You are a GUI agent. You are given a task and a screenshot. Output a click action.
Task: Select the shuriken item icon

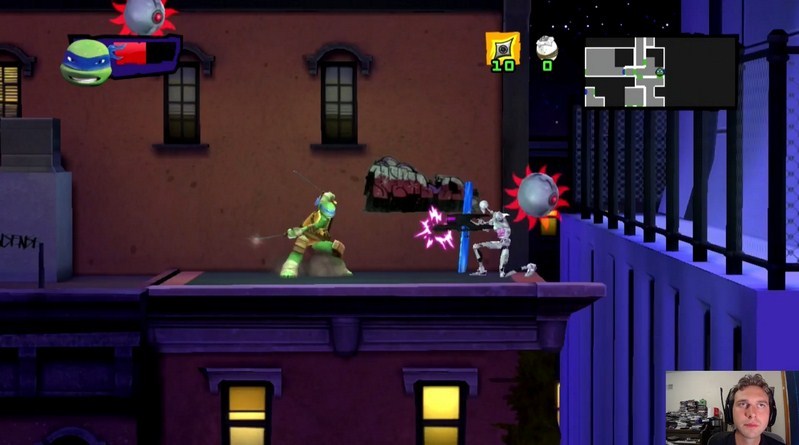pyautogui.click(x=502, y=47)
